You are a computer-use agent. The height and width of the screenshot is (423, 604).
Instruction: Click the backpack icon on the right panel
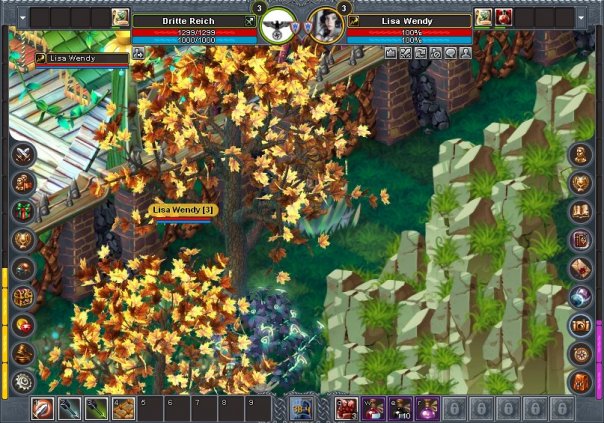581,381
